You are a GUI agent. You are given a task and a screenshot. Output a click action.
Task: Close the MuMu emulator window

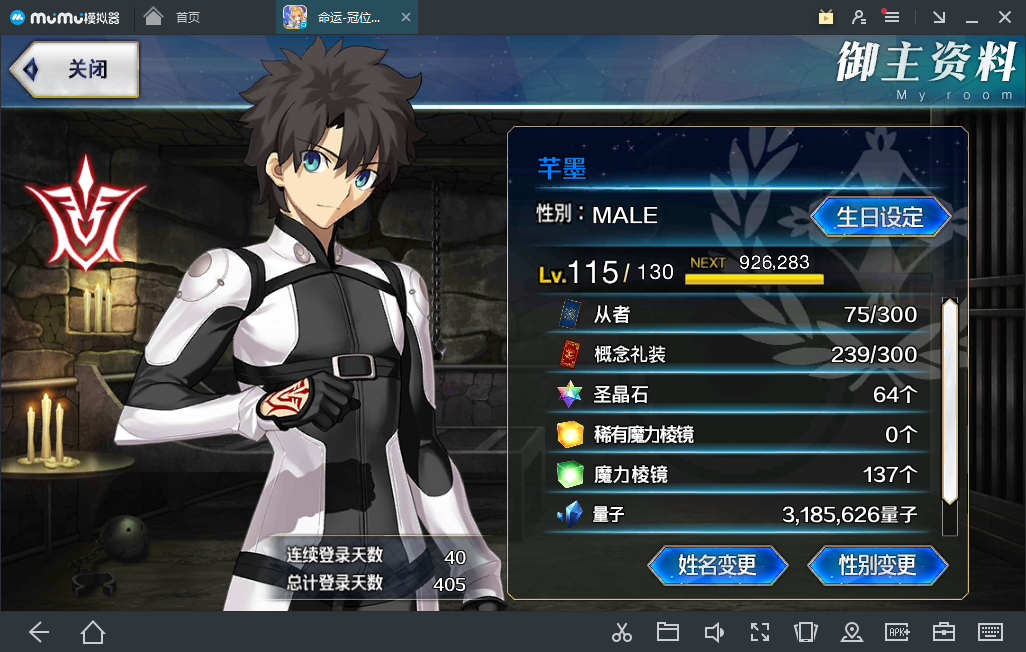1003,17
